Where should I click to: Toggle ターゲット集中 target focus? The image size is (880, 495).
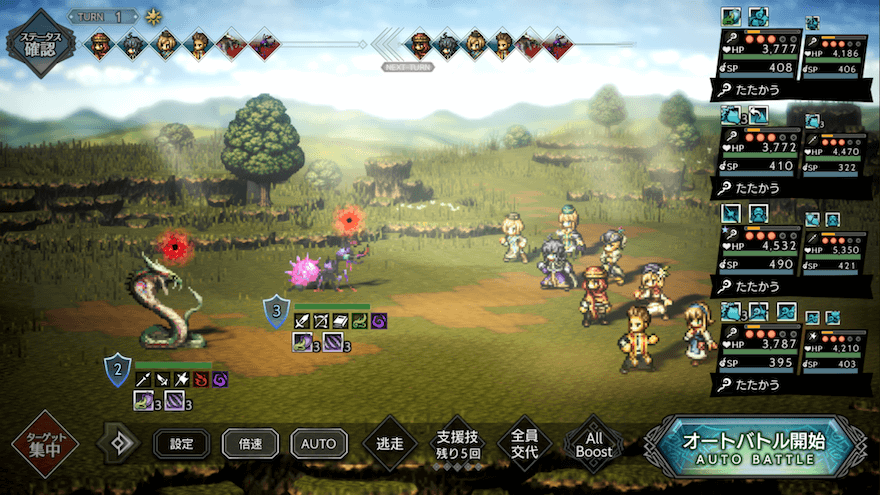click(x=45, y=443)
